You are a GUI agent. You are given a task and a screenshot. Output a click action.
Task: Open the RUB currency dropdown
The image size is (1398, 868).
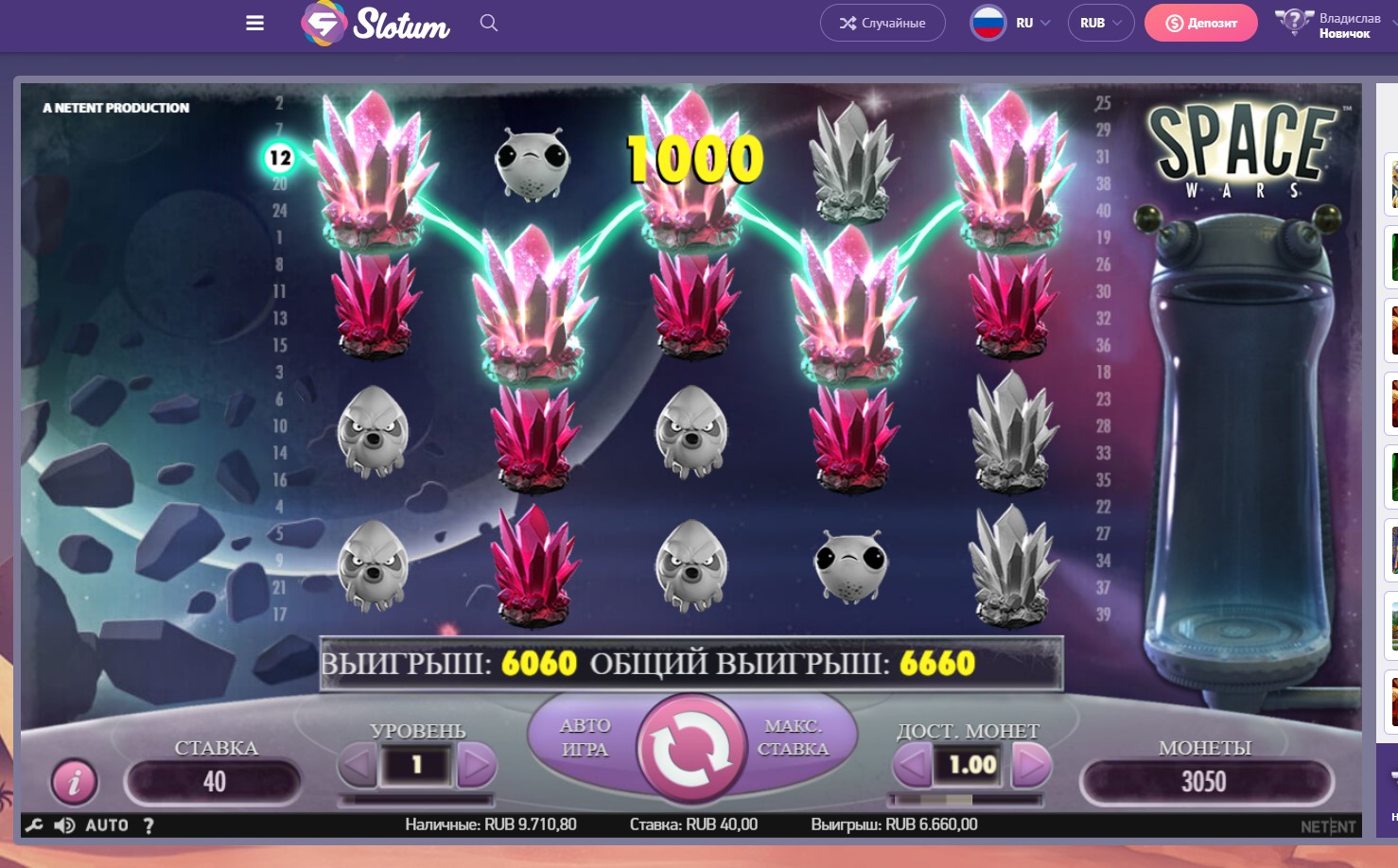pos(1101,23)
